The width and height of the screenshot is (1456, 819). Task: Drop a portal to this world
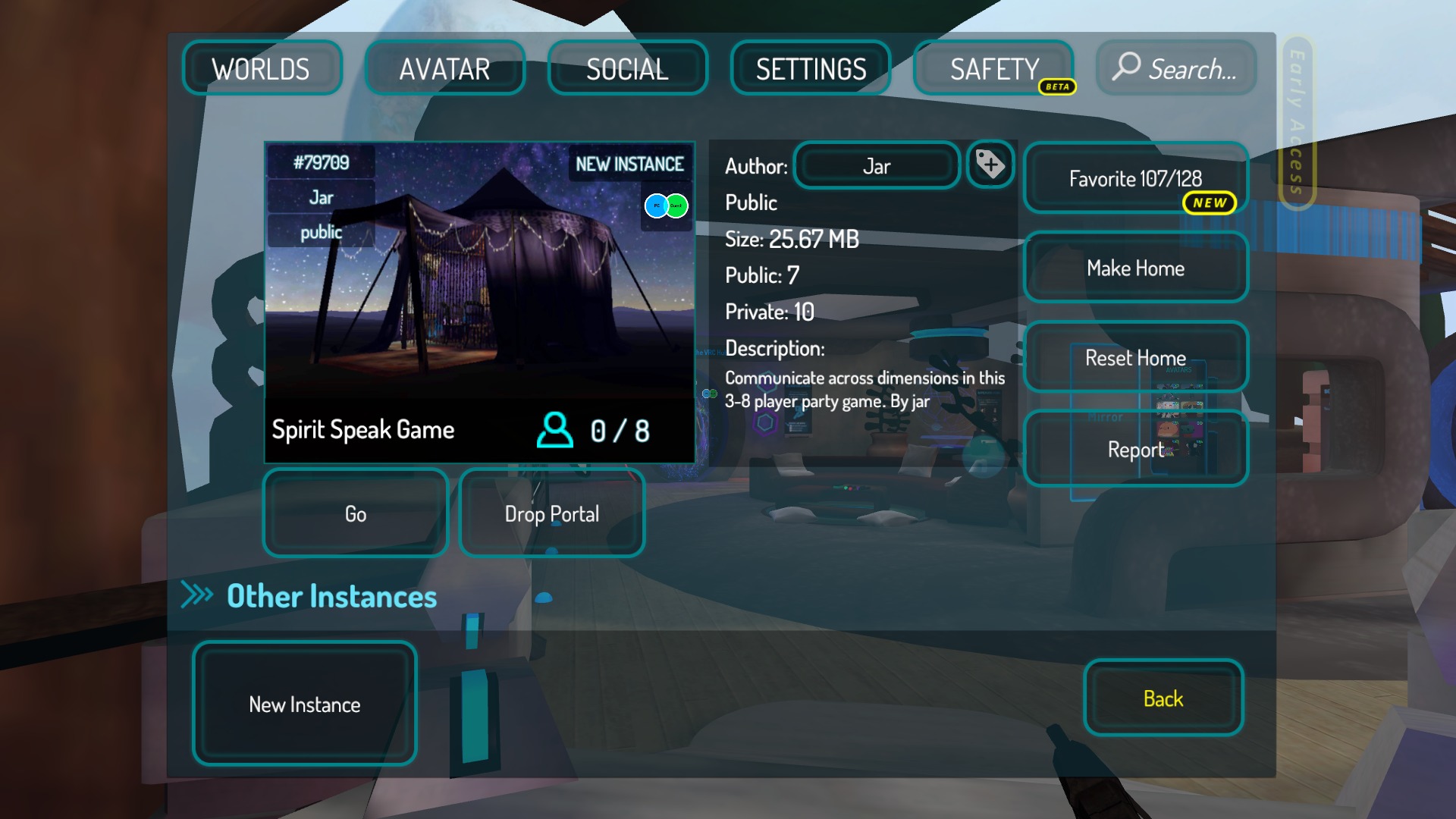(x=552, y=514)
